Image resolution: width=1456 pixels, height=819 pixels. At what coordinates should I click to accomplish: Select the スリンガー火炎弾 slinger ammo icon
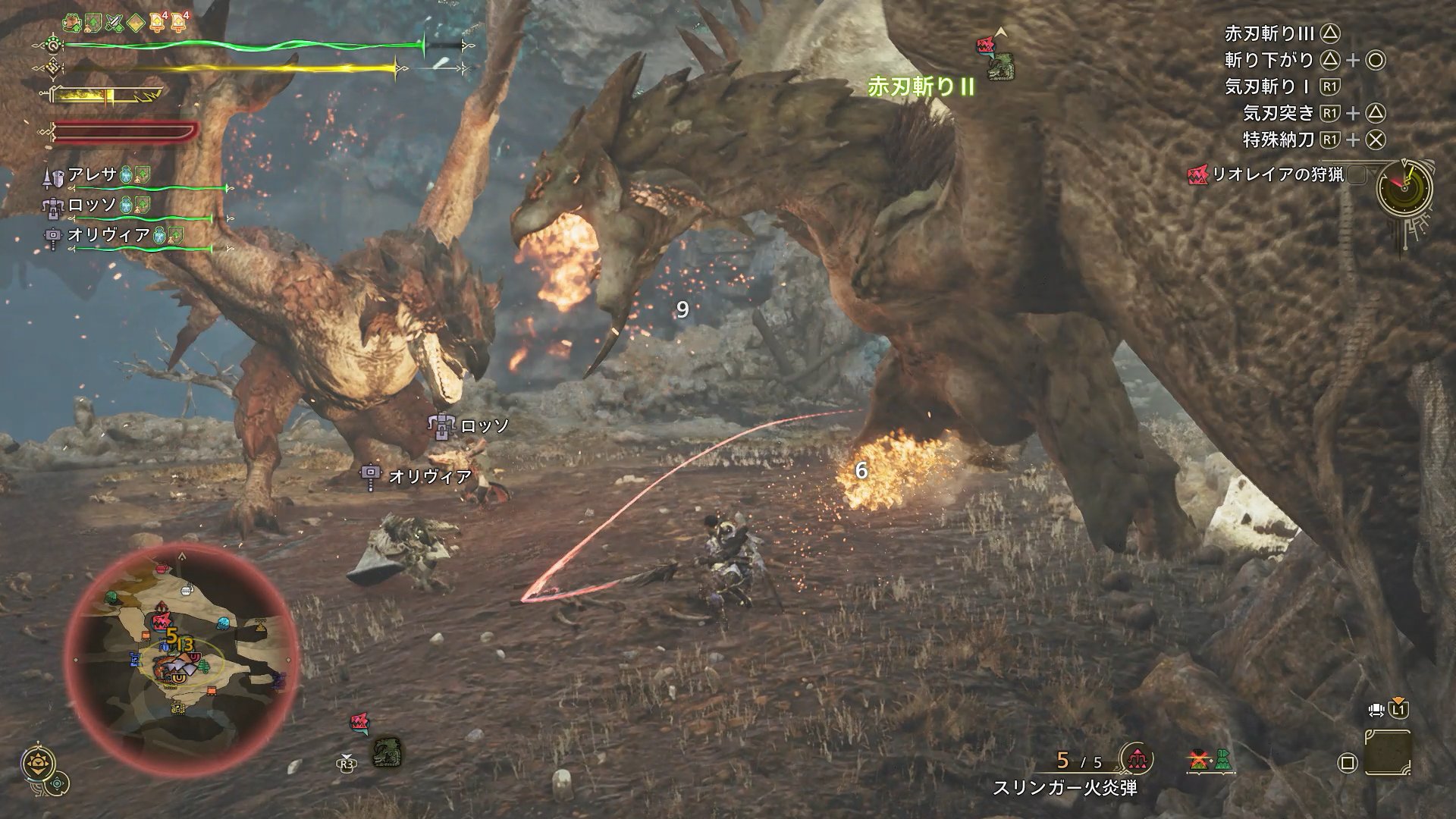point(1138,759)
